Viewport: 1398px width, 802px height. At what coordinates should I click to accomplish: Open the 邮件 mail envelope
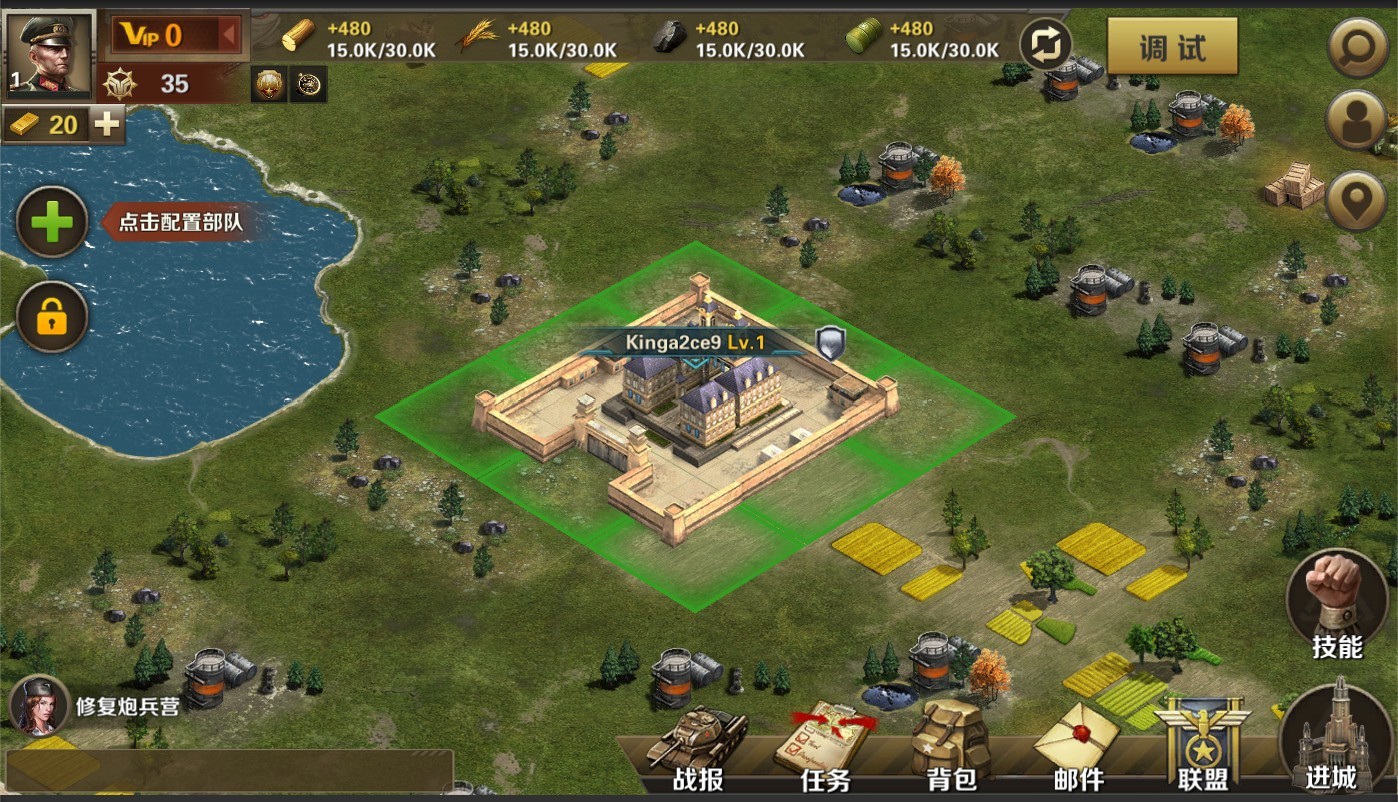point(1076,747)
